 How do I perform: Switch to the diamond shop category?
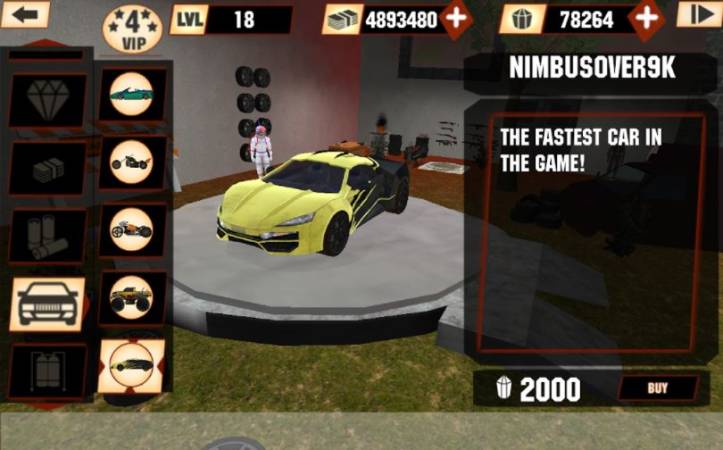47,100
